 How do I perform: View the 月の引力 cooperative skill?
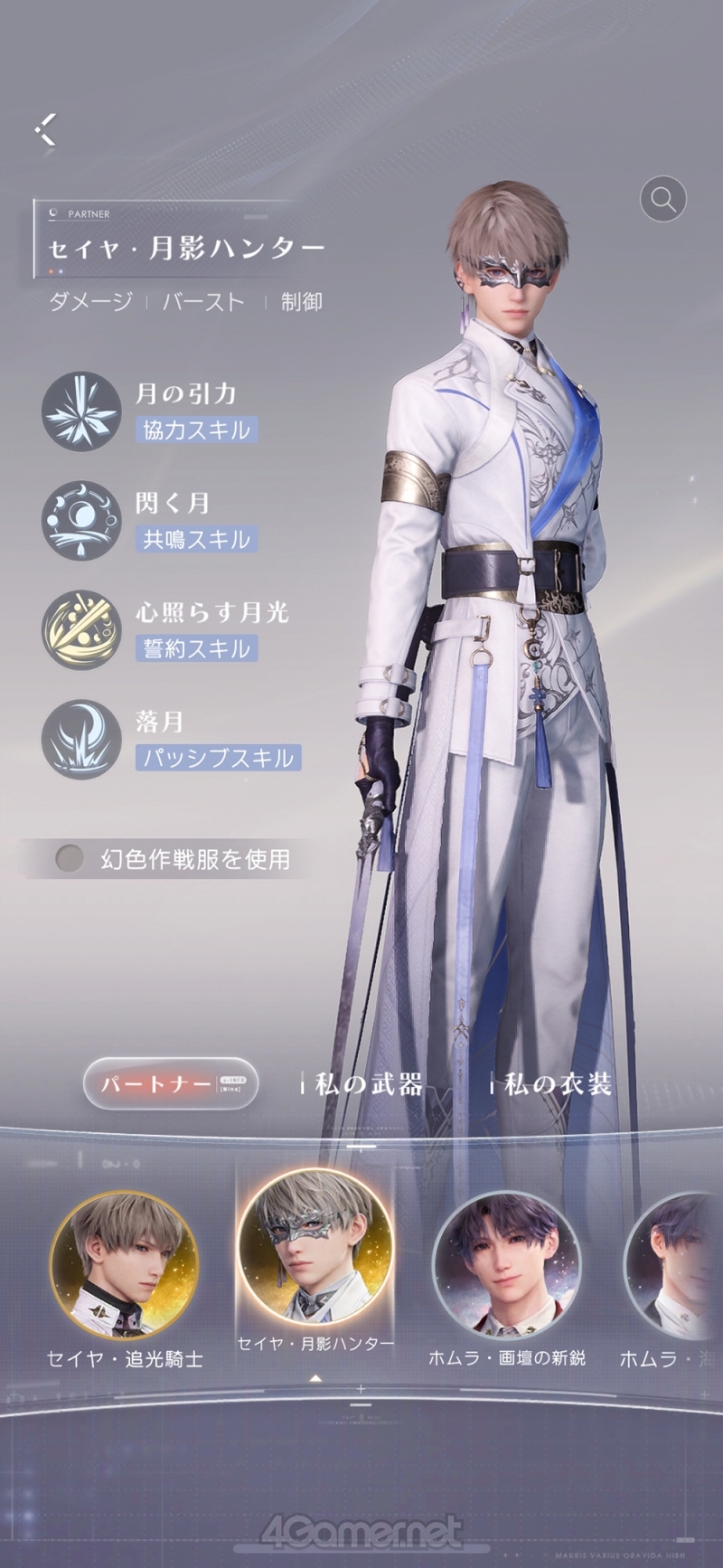click(81, 411)
